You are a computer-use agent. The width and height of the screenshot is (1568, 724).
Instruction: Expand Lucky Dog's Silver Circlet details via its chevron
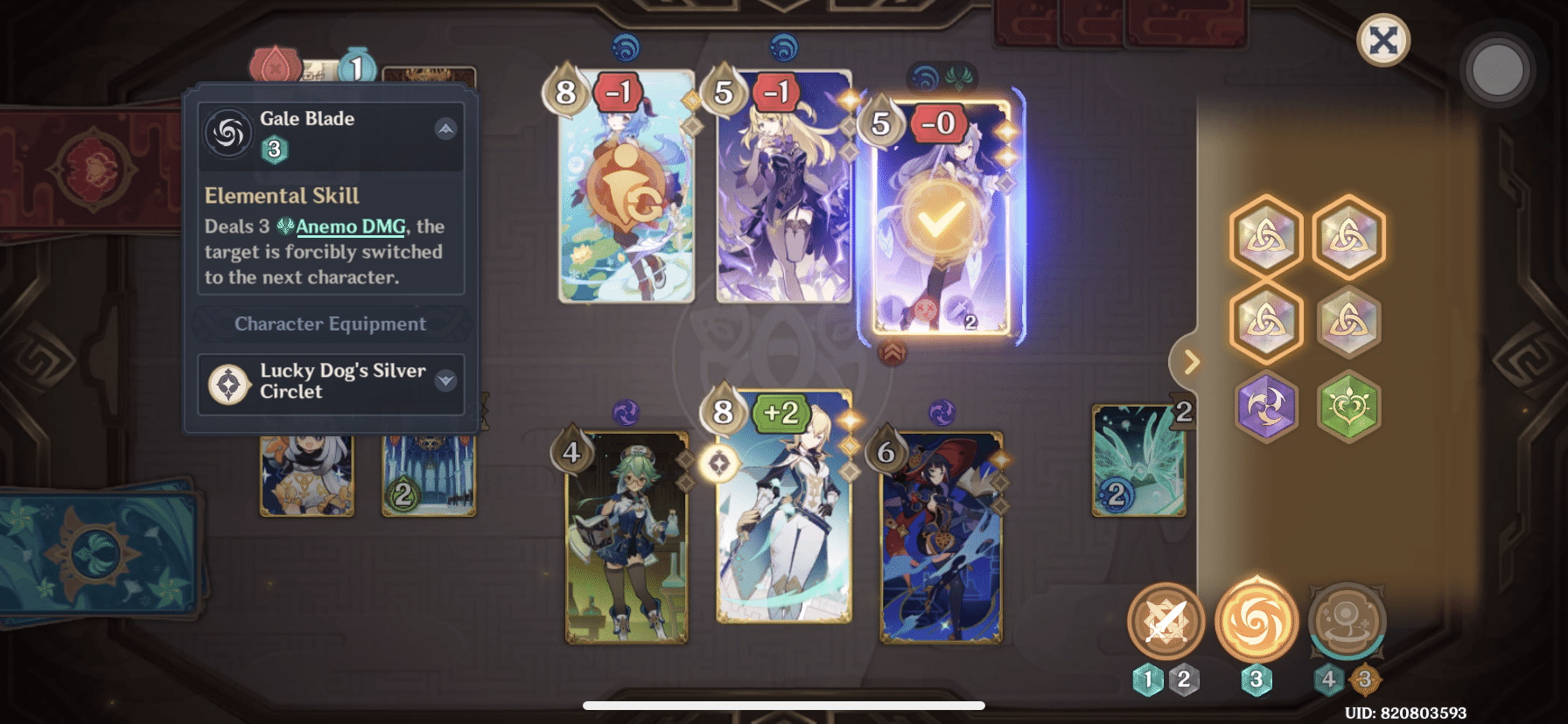447,380
